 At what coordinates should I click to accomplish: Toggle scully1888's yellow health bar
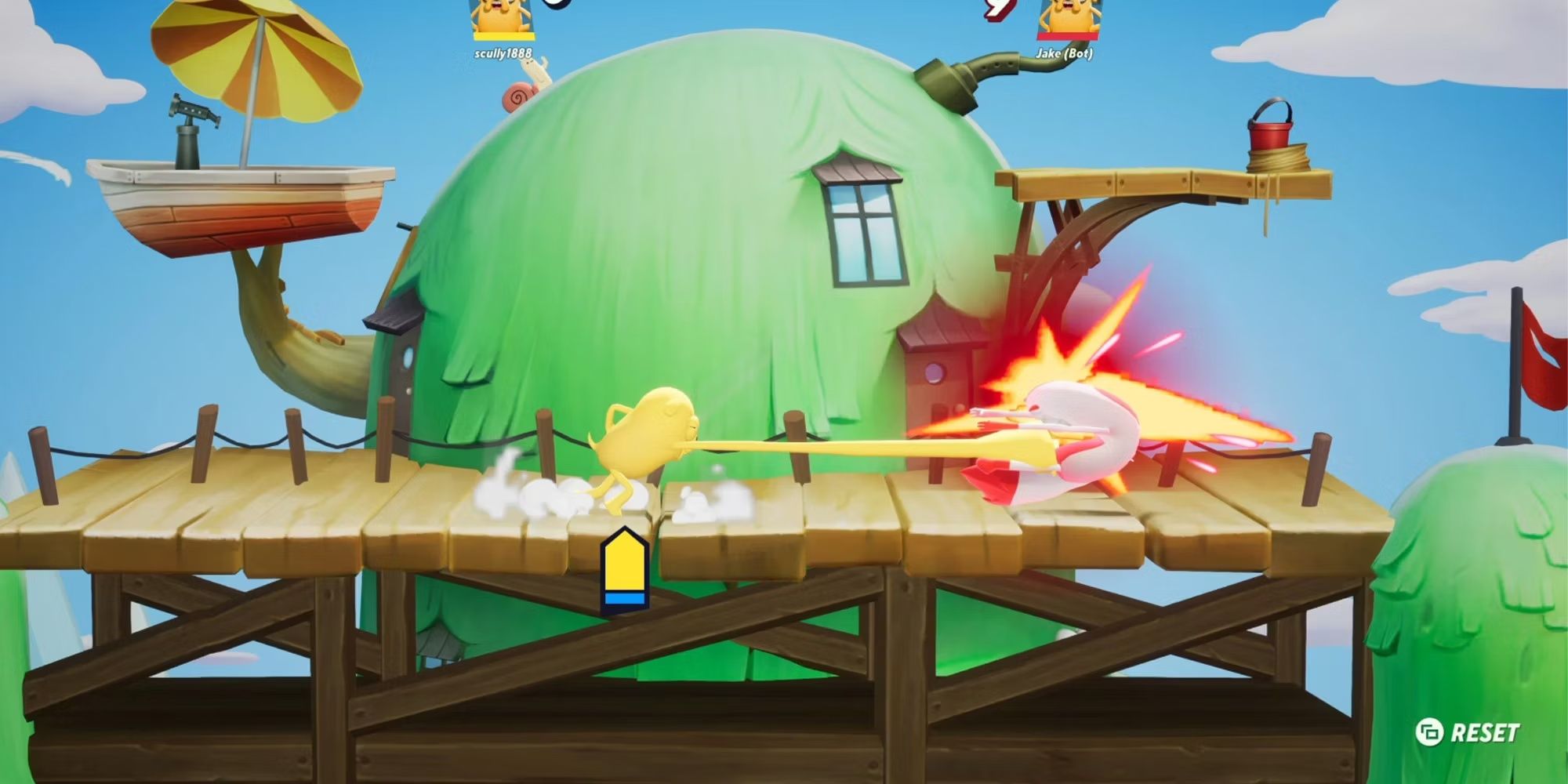point(503,37)
